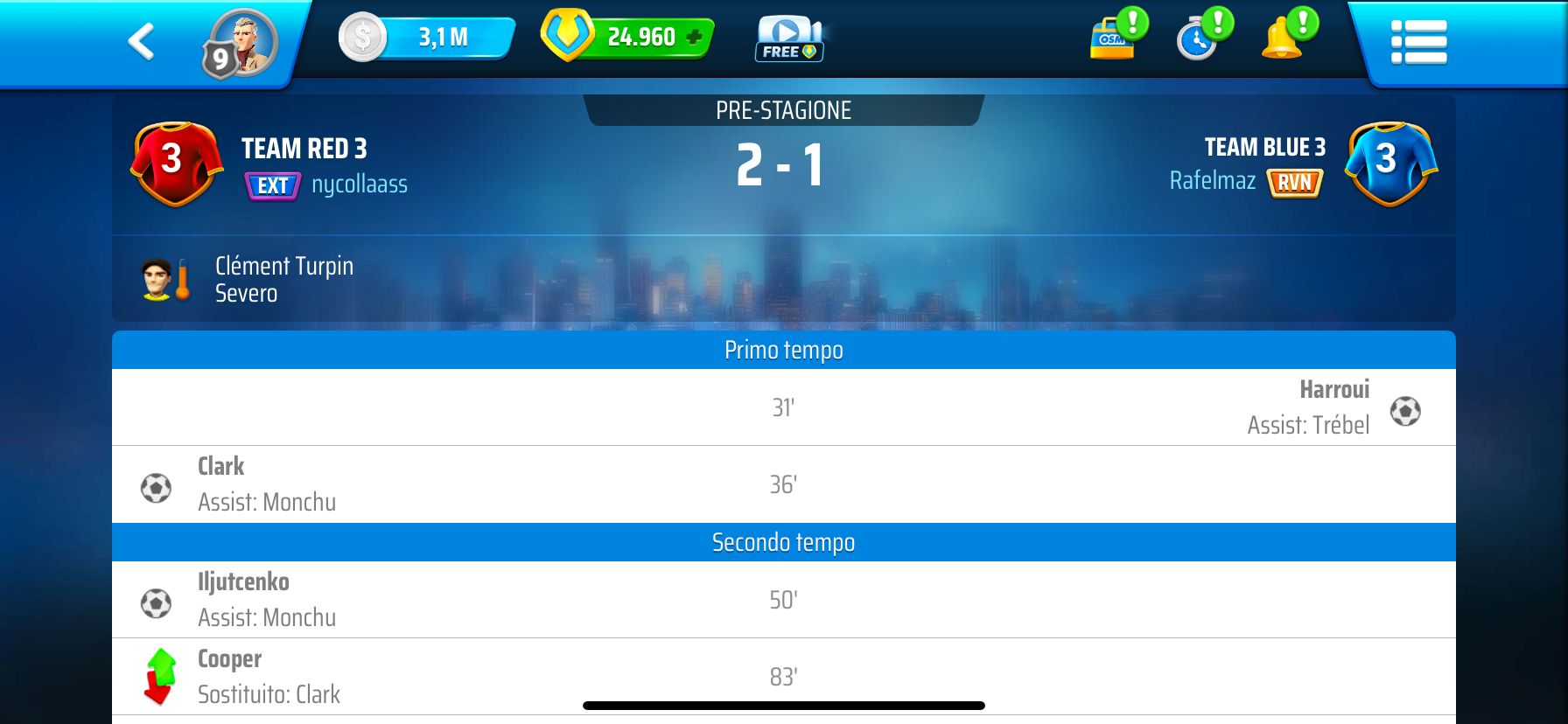Buy more boss coins via 24.960 button
This screenshot has height=724, width=1568.
coord(628,37)
